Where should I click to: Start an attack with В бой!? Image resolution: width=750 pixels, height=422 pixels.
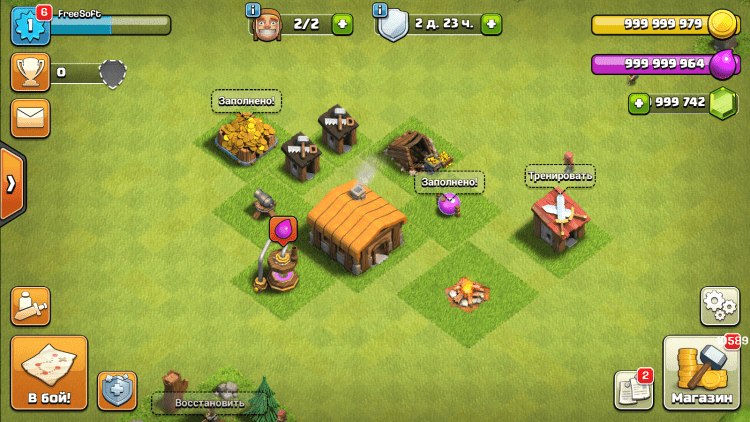pos(49,373)
